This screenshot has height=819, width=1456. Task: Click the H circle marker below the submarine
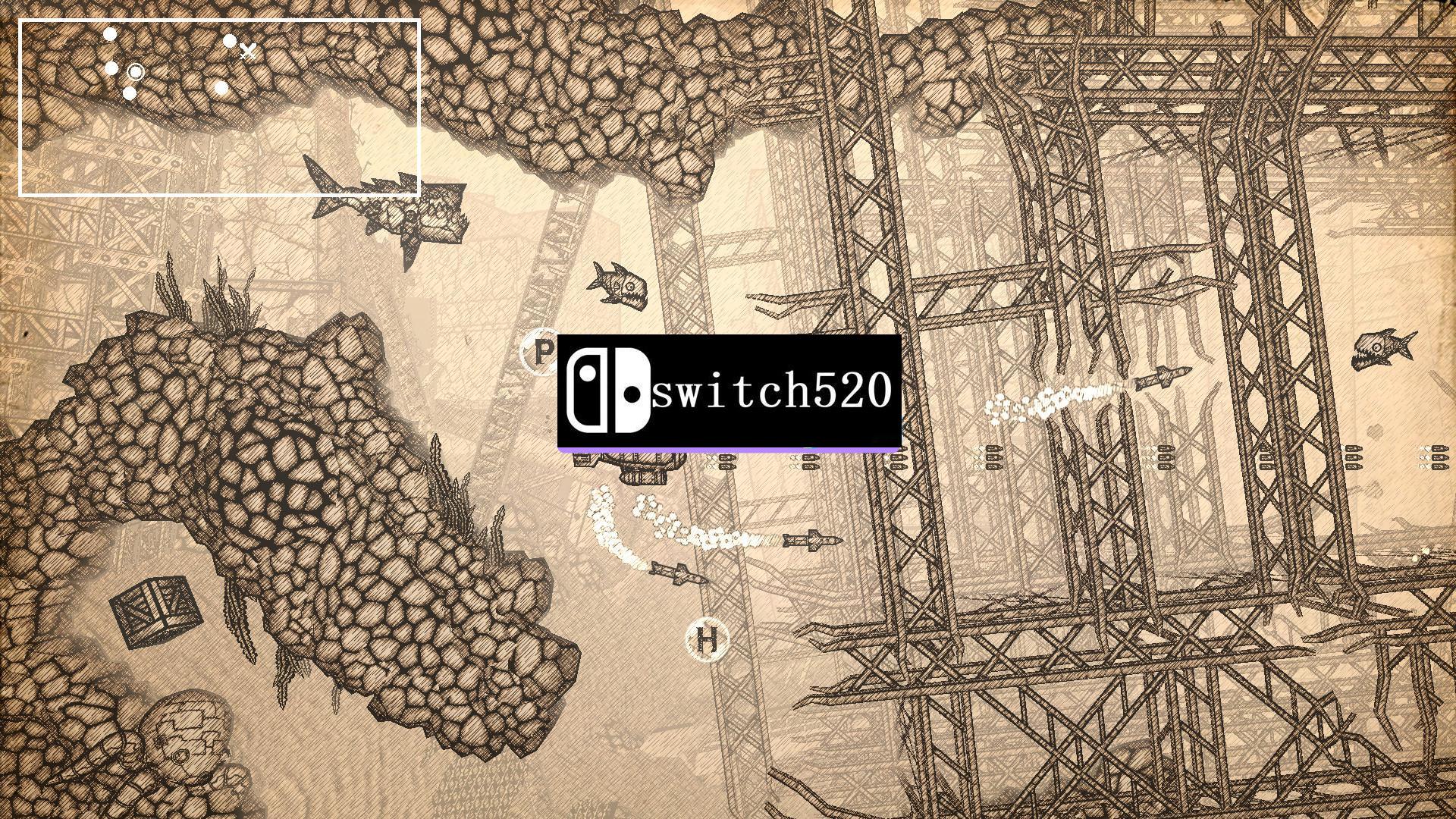coord(708,641)
